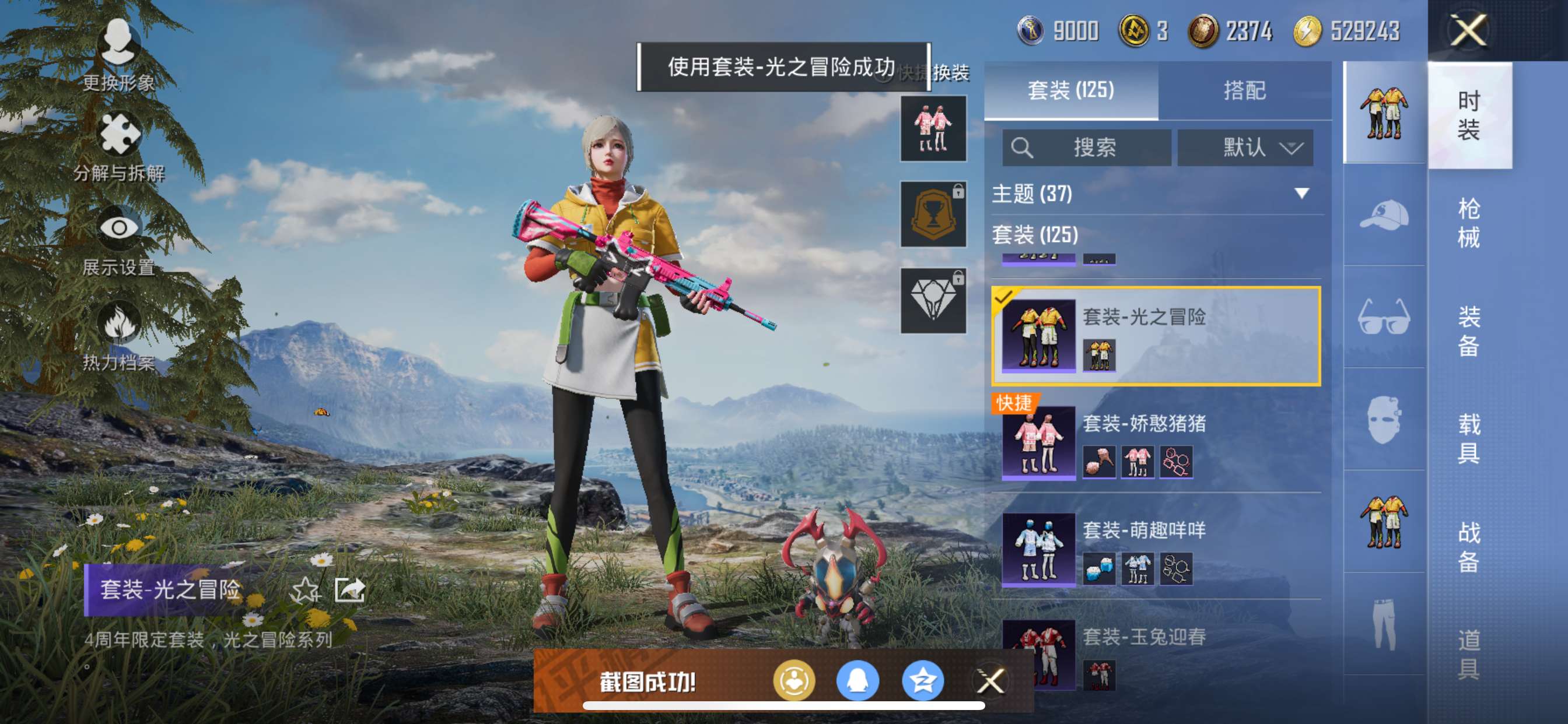This screenshot has height=724, width=1568.
Task: Select the glasses accessory filter
Action: (1384, 317)
